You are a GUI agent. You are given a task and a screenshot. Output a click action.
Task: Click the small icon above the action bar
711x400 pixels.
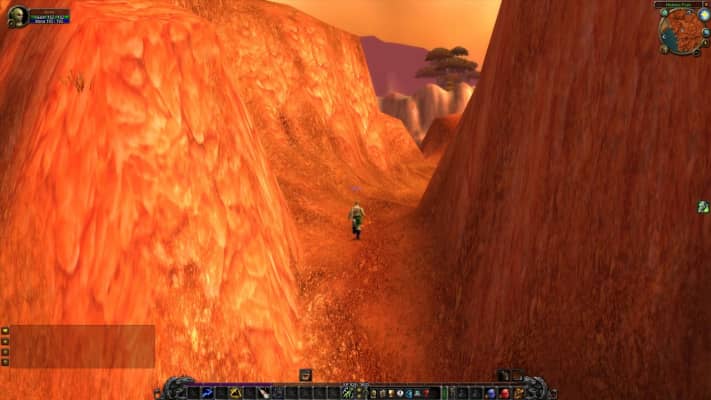coord(305,375)
